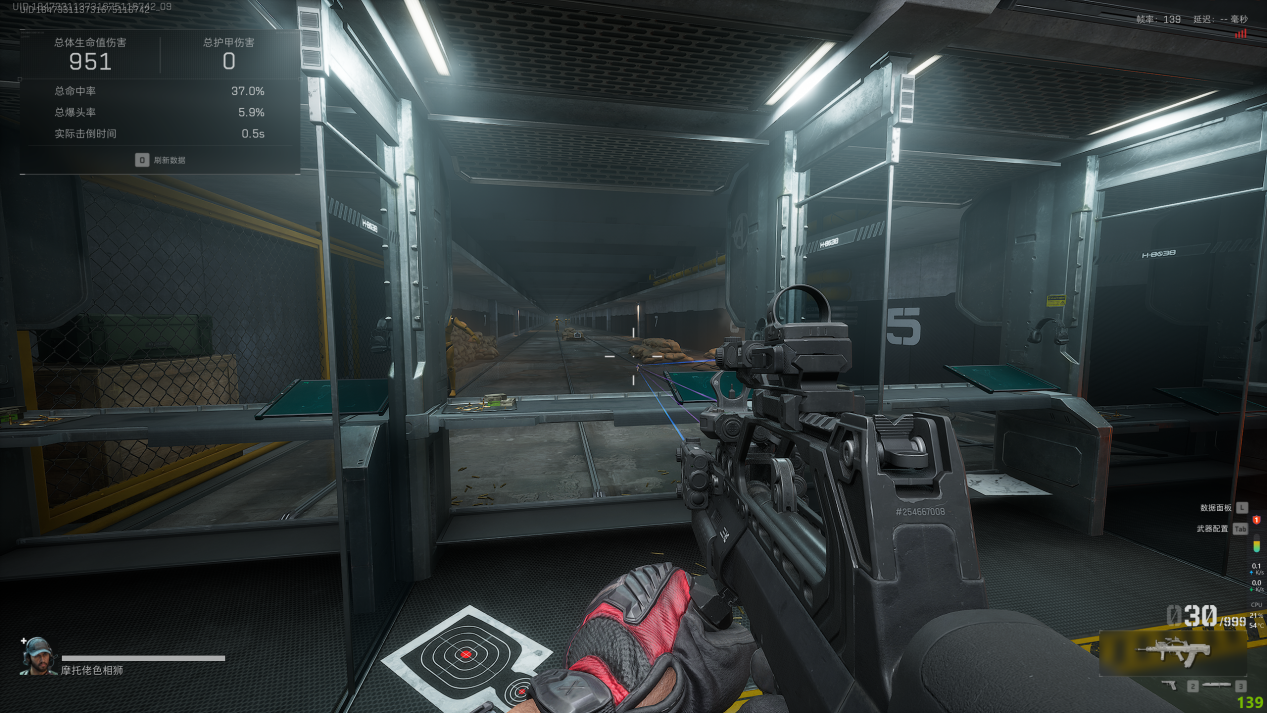Switch to the pistol sidearm icon

(1168, 686)
